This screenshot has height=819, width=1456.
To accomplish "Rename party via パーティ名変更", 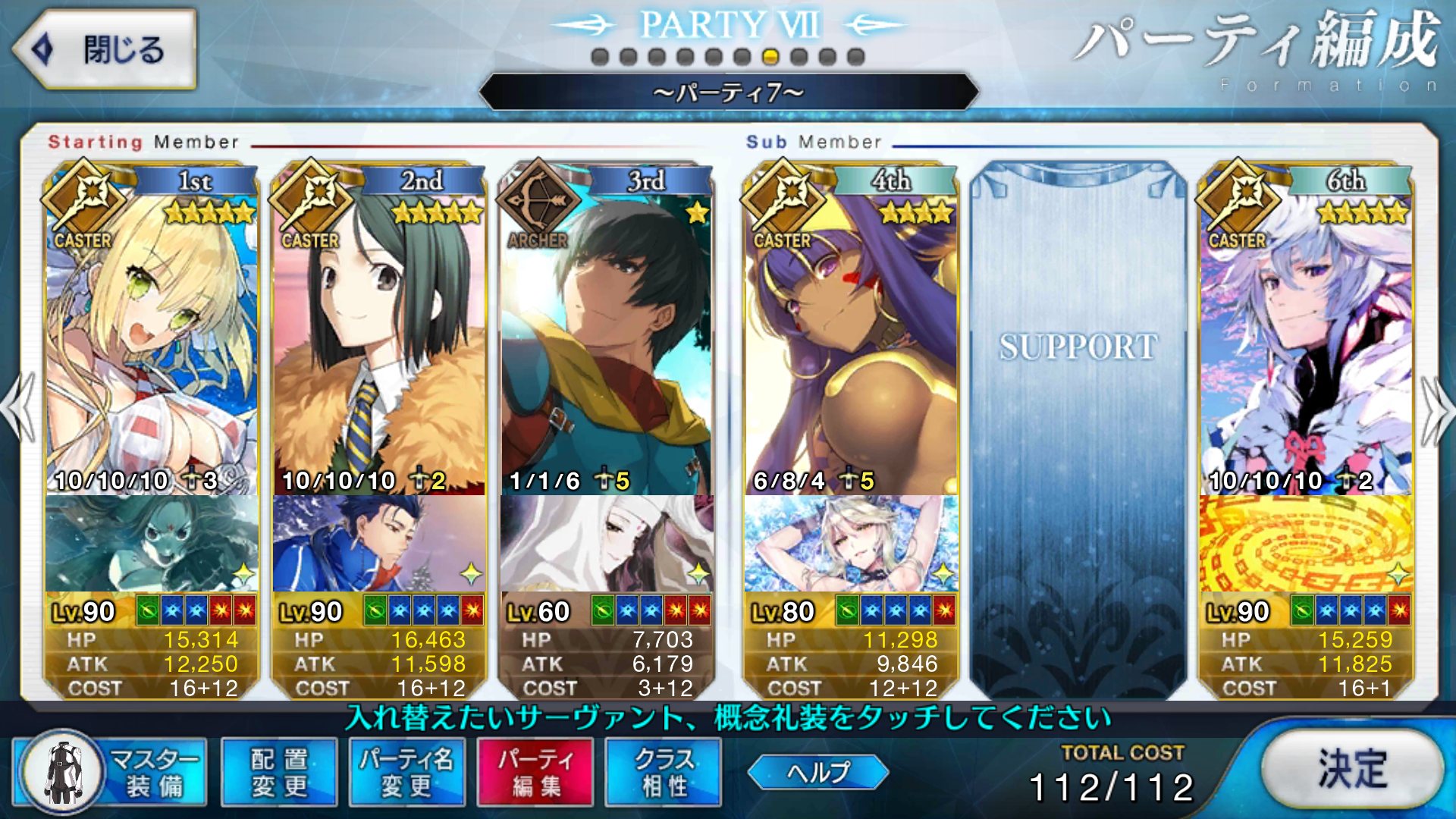I will click(407, 772).
